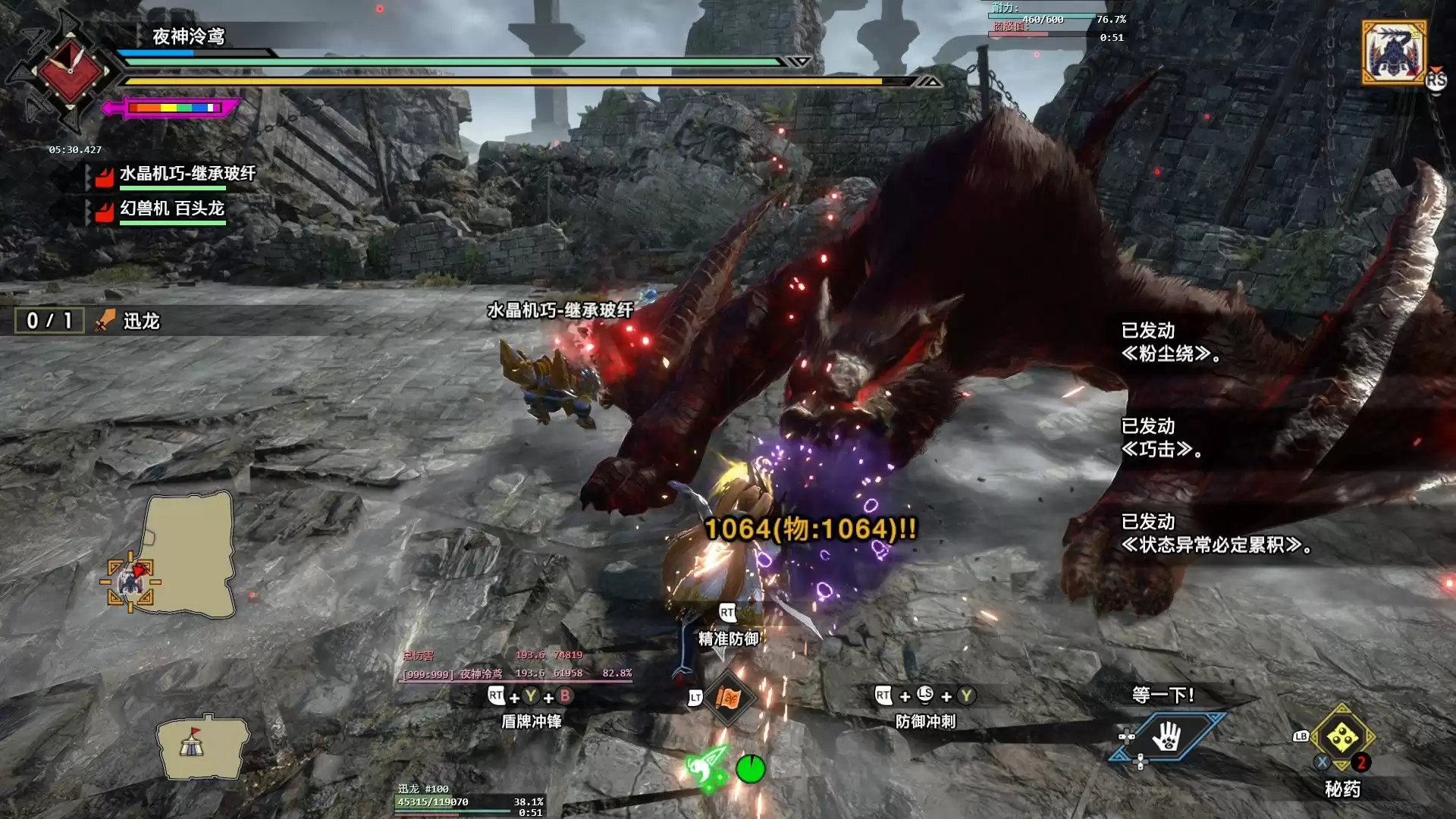This screenshot has width=1456, height=819.
Task: Select the 等一下! hand gesture action
Action: pos(1167,736)
